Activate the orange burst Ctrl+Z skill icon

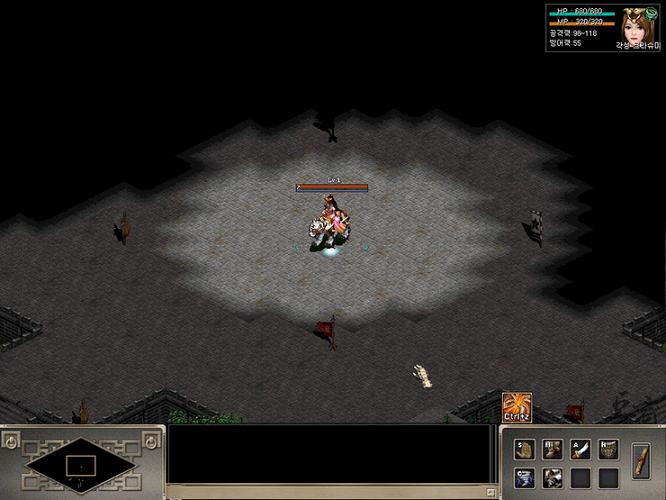point(516,407)
